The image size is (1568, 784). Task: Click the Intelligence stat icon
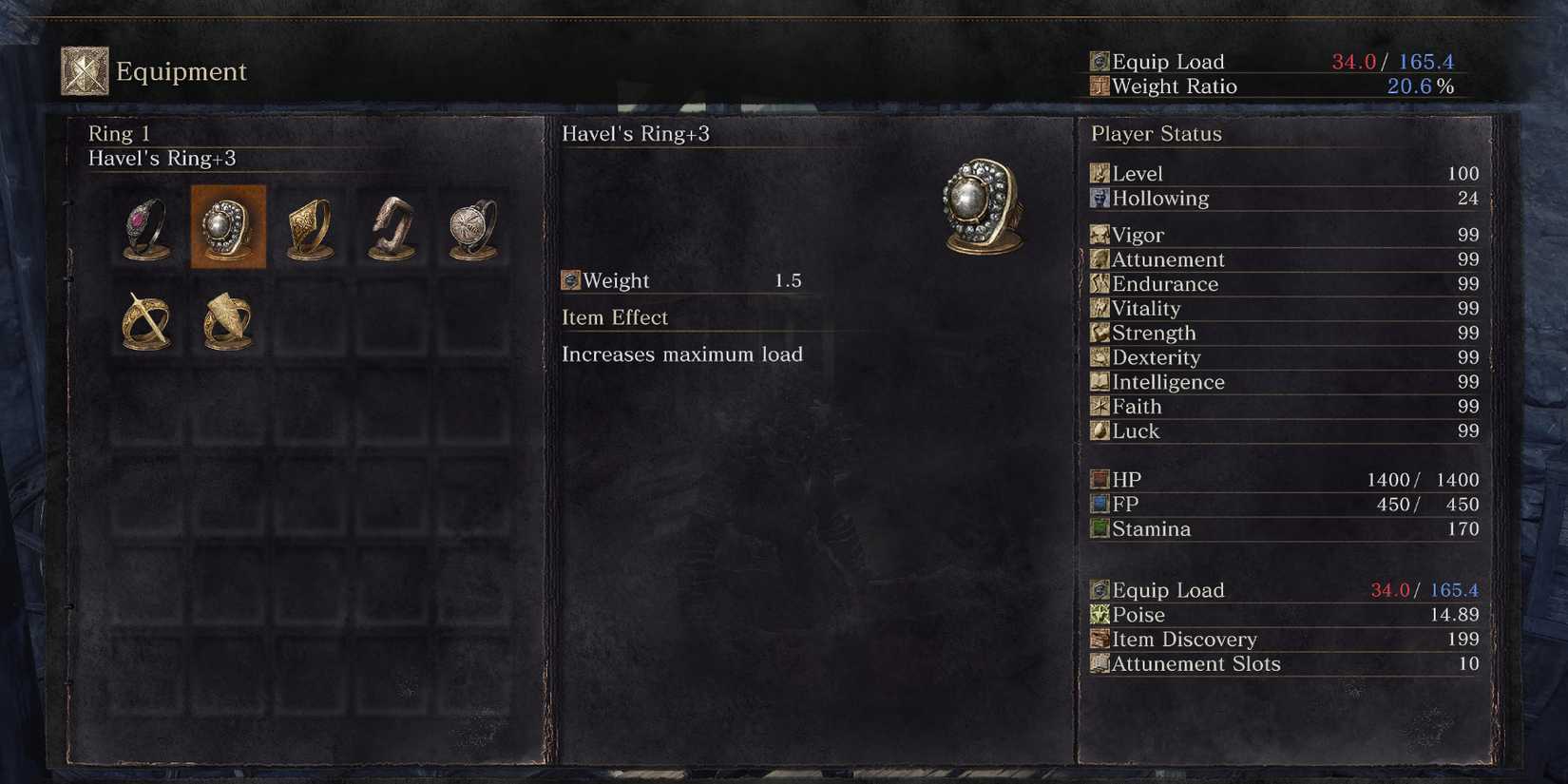(1099, 382)
